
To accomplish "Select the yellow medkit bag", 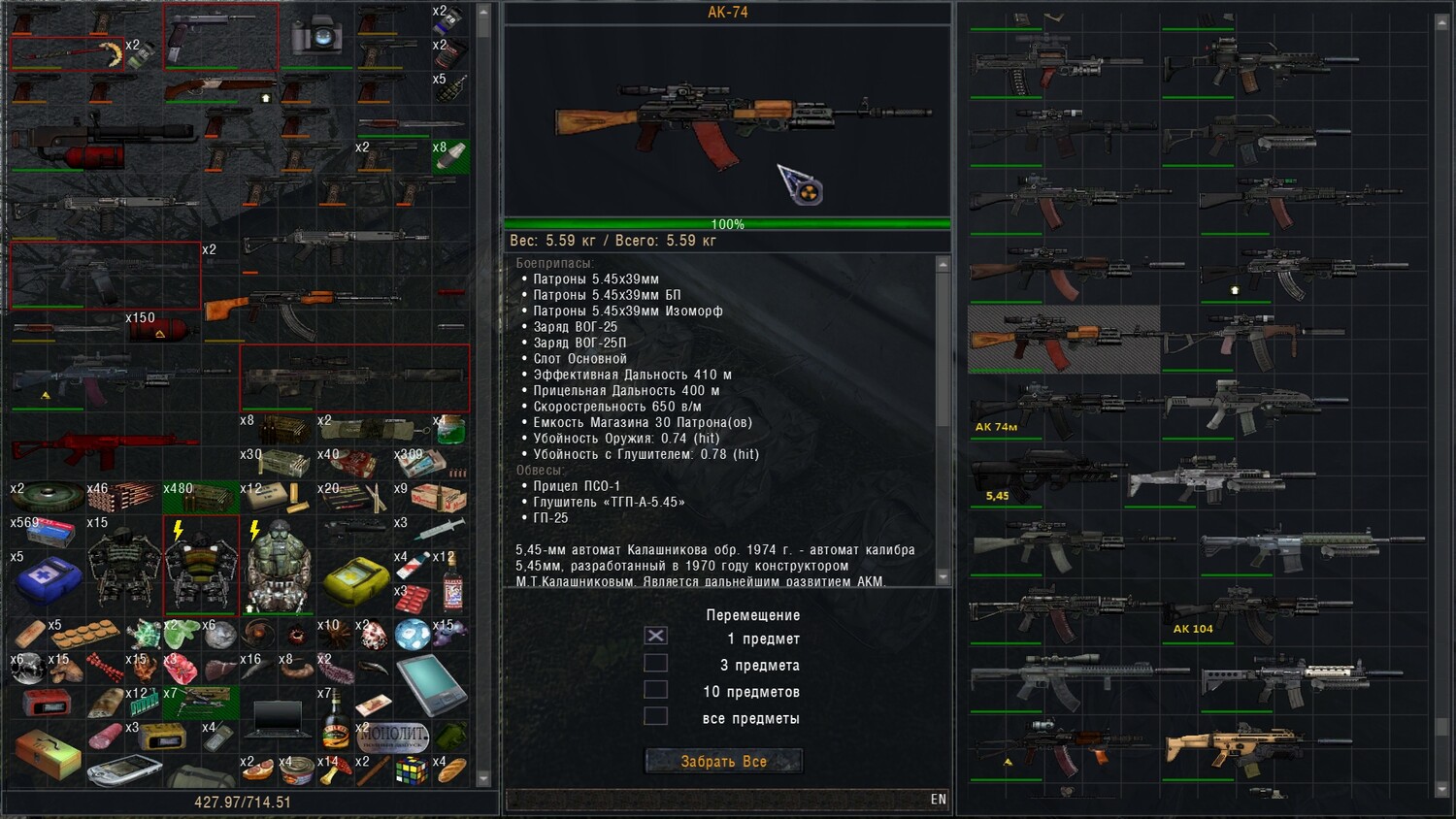I will point(355,579).
